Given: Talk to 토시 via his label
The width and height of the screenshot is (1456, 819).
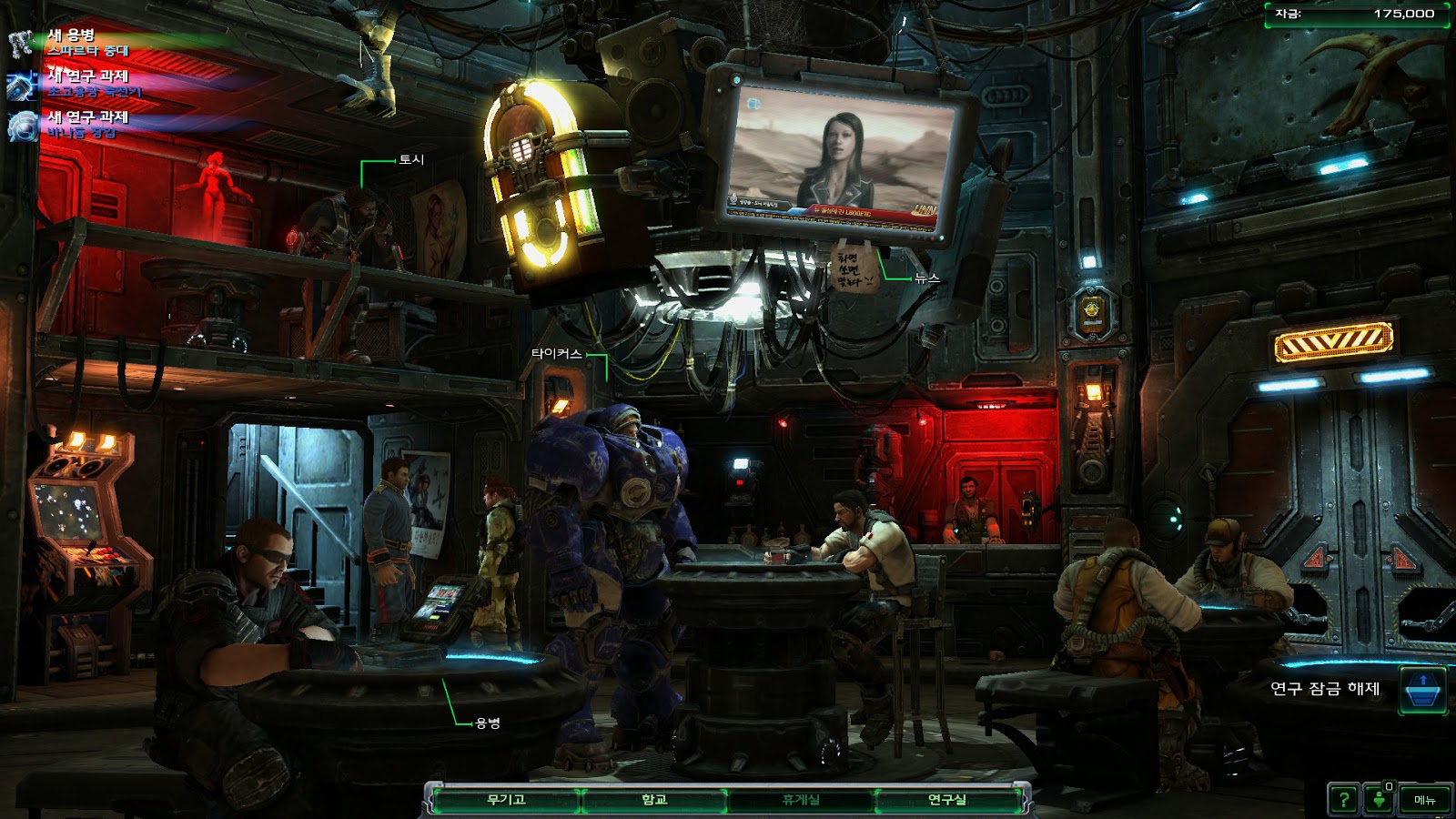Looking at the screenshot, I should point(411,159).
